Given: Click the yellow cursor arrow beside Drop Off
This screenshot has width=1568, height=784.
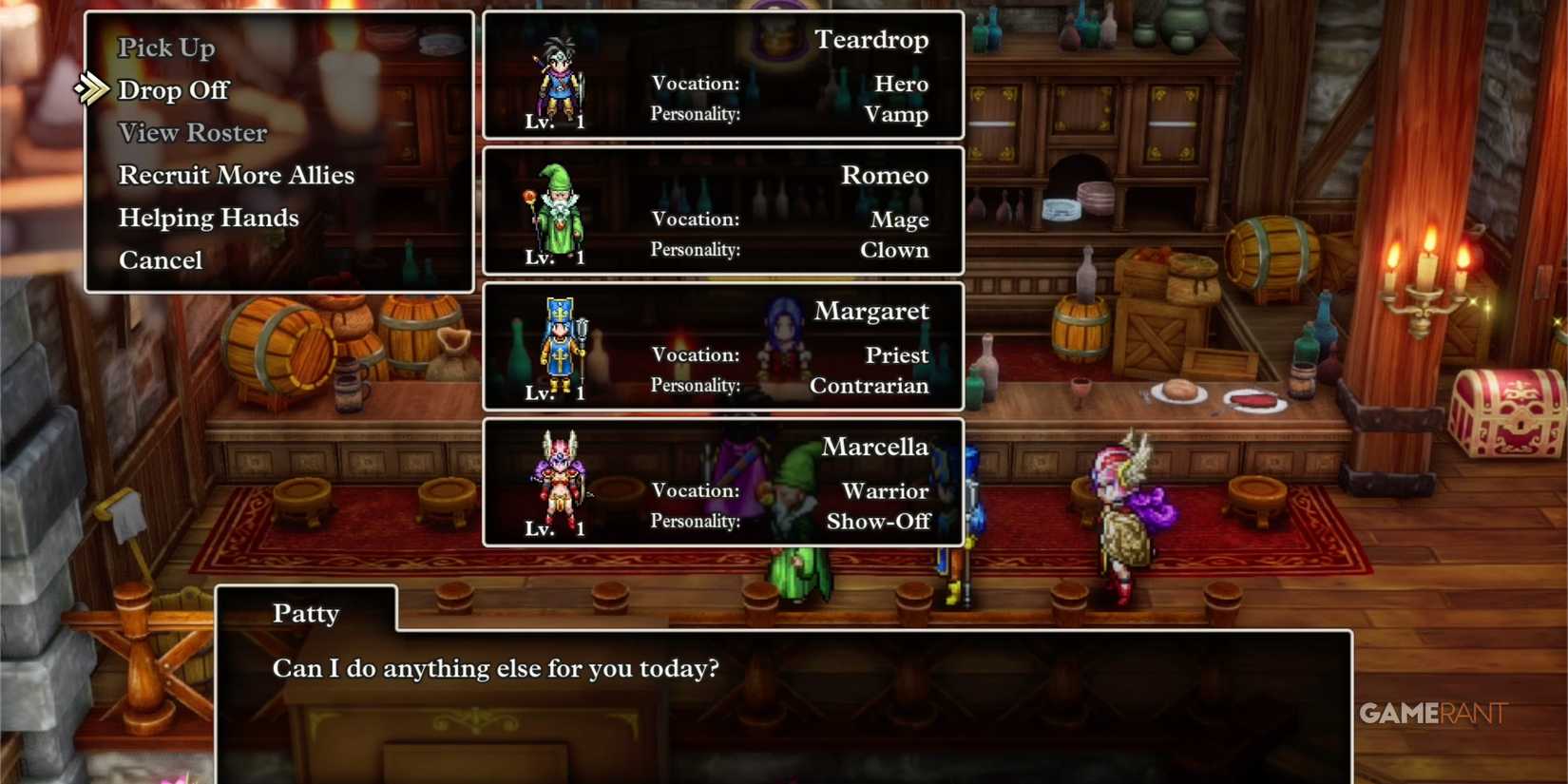Looking at the screenshot, I should coord(91,89).
